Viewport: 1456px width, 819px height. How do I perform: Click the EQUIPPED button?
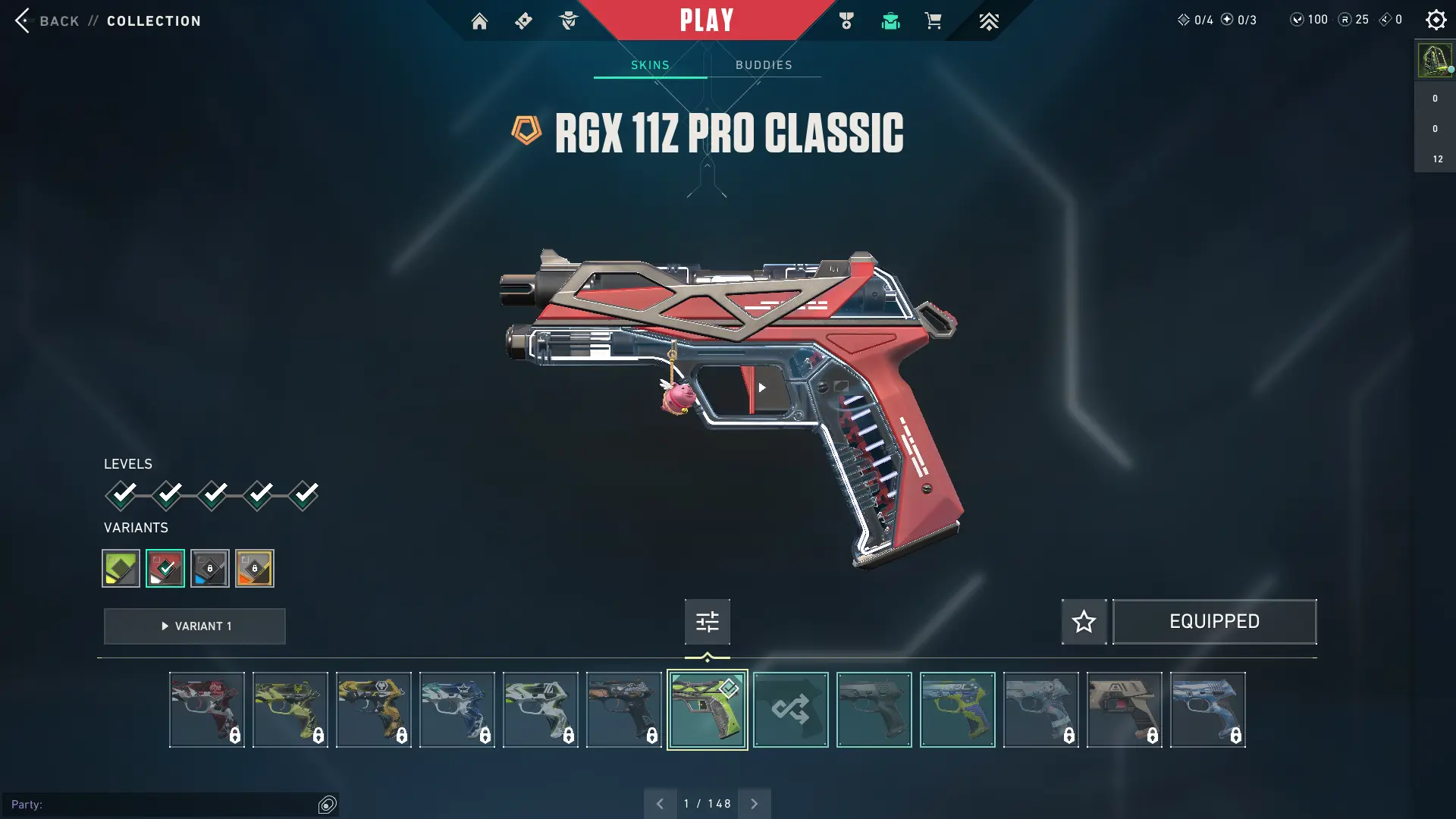[1214, 622]
